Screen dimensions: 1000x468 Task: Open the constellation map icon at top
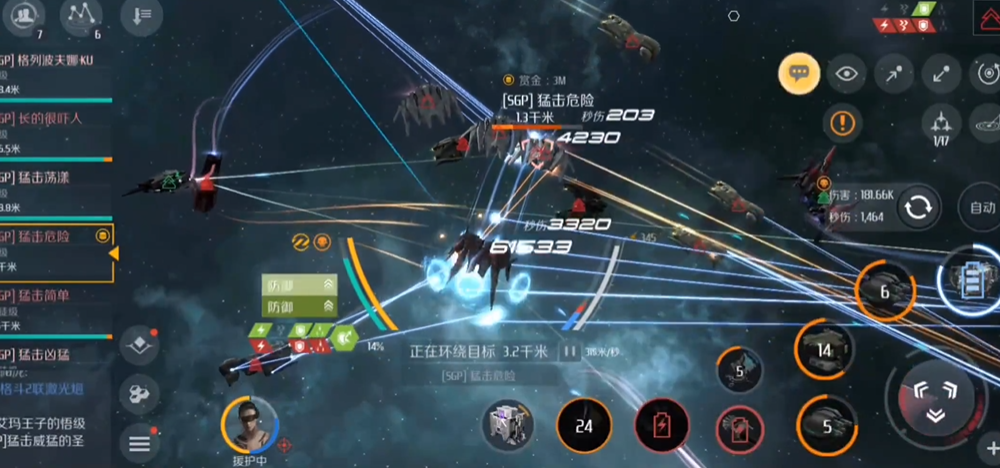(x=81, y=15)
